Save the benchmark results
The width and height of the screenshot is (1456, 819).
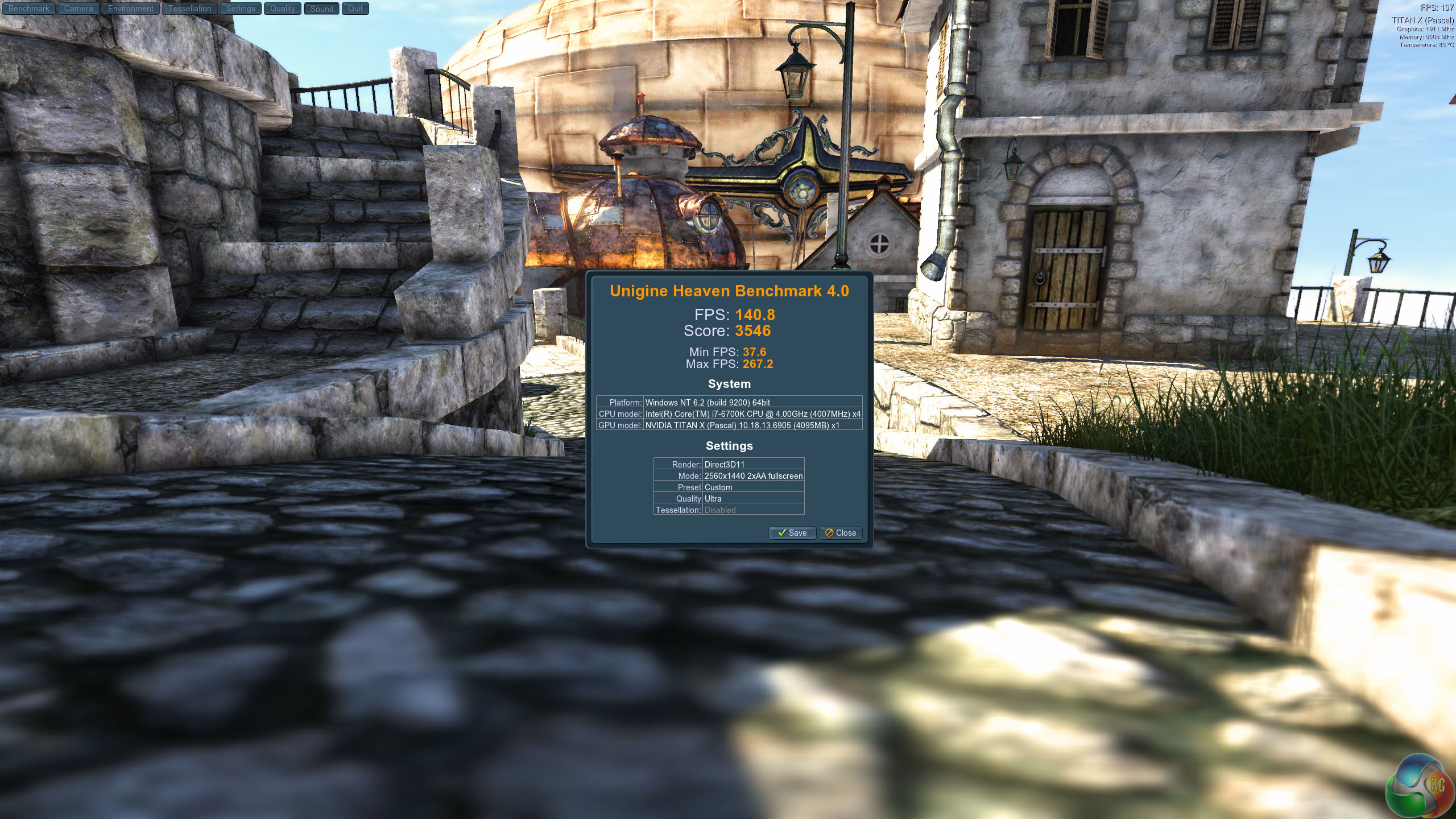point(792,533)
